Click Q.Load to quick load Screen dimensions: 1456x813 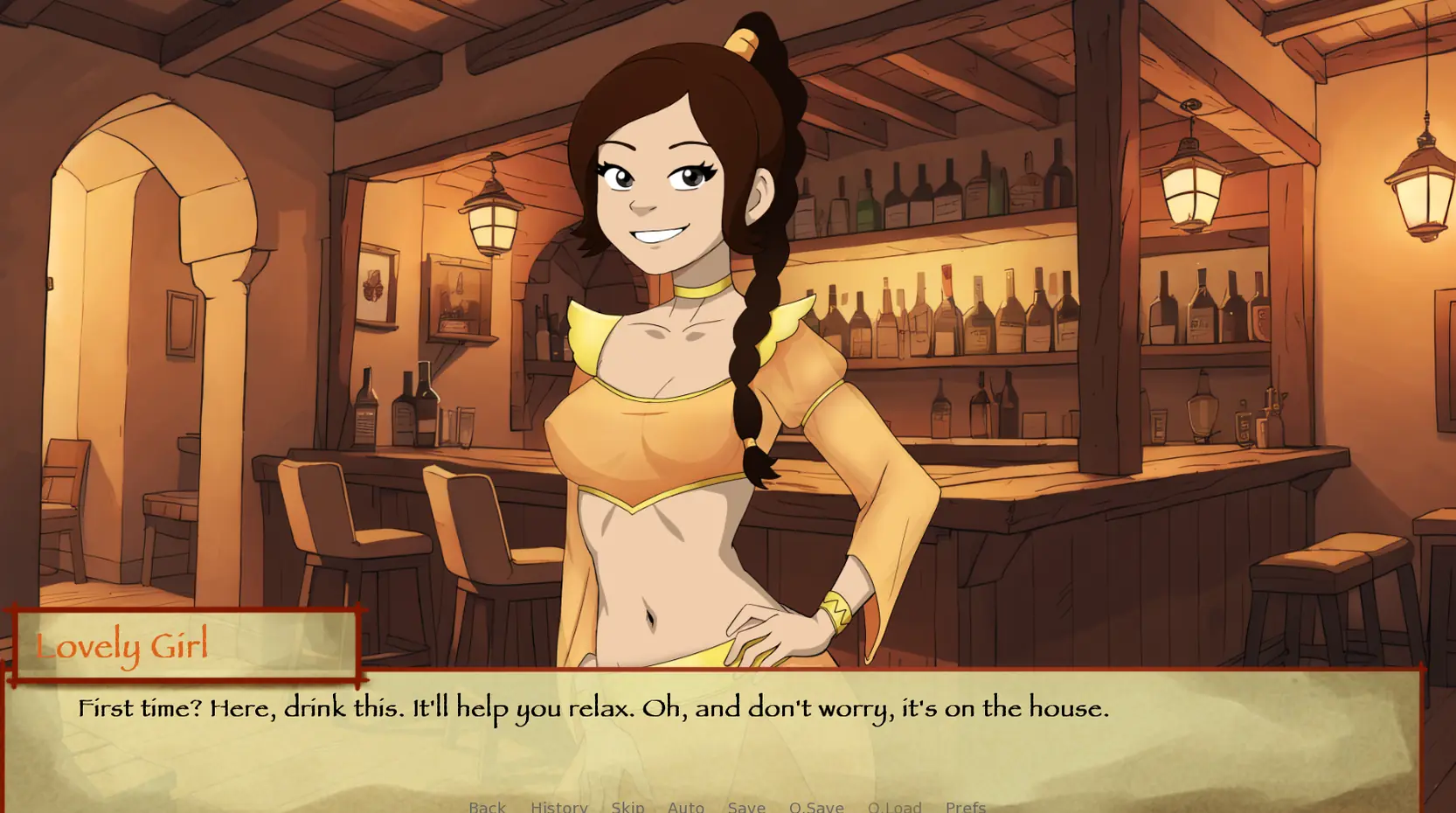[894, 806]
